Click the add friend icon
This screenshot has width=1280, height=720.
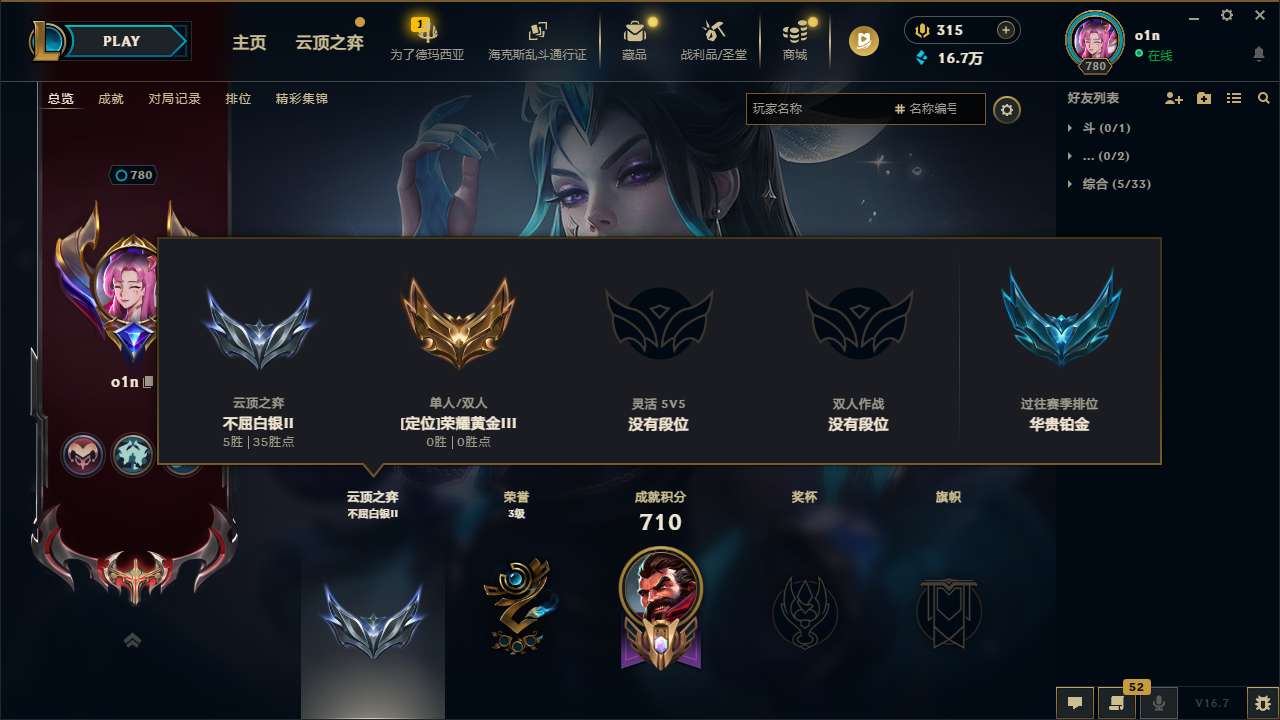click(1172, 98)
